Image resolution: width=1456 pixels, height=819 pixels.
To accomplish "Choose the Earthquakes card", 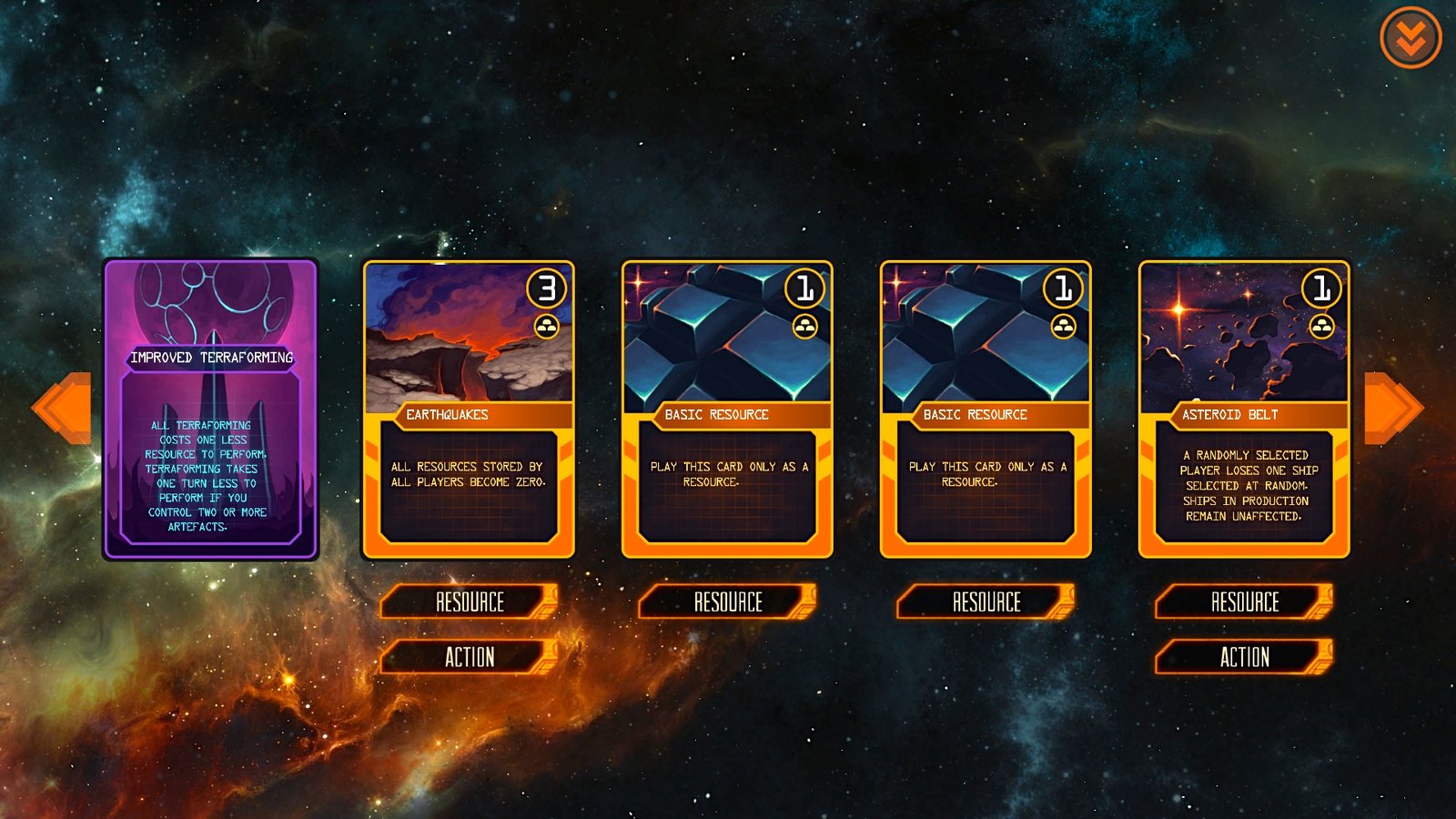I will 469,409.
